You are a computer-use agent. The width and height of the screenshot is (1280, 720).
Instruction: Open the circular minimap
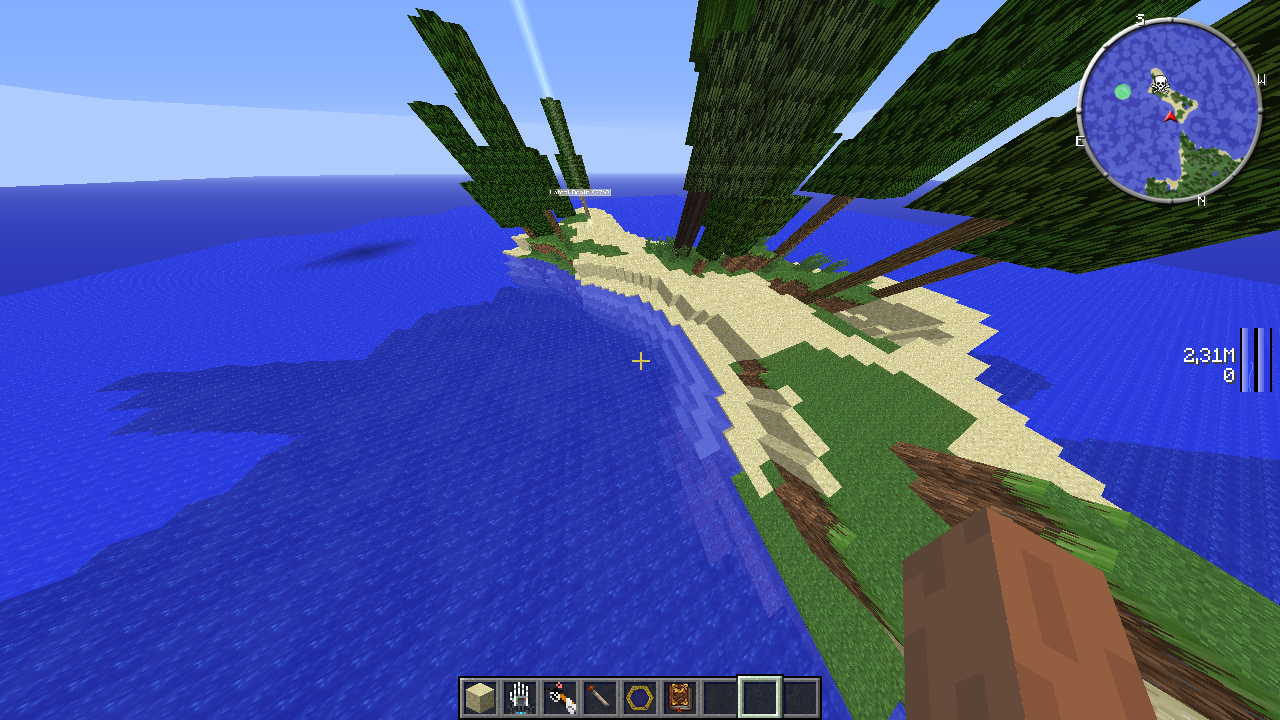point(1169,109)
